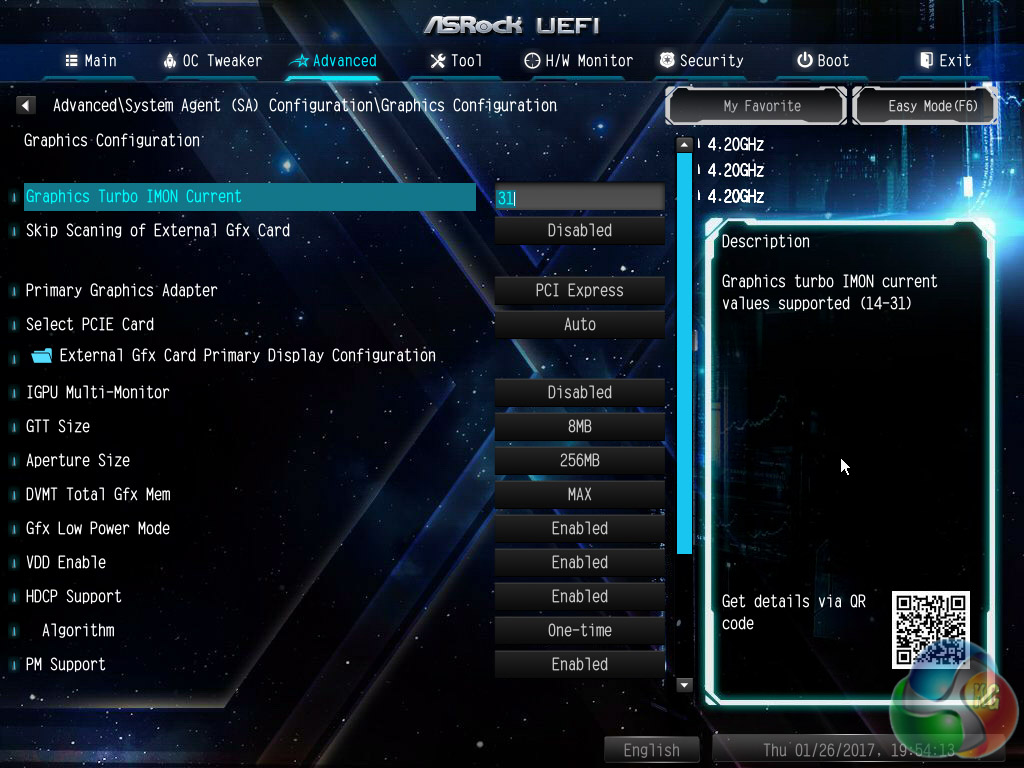Open External Gfx Card Primary Display Configuration
This screenshot has height=768, width=1024.
pos(247,355)
